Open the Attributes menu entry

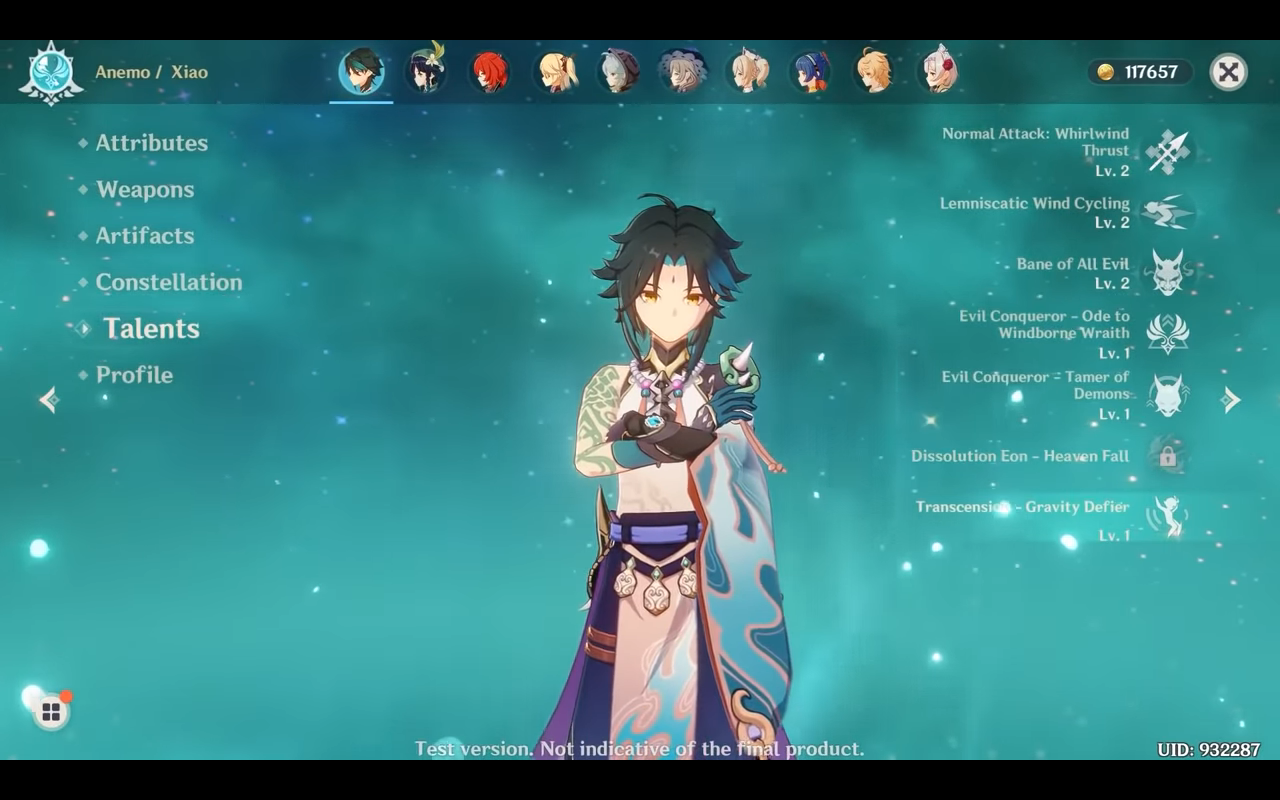coord(151,143)
